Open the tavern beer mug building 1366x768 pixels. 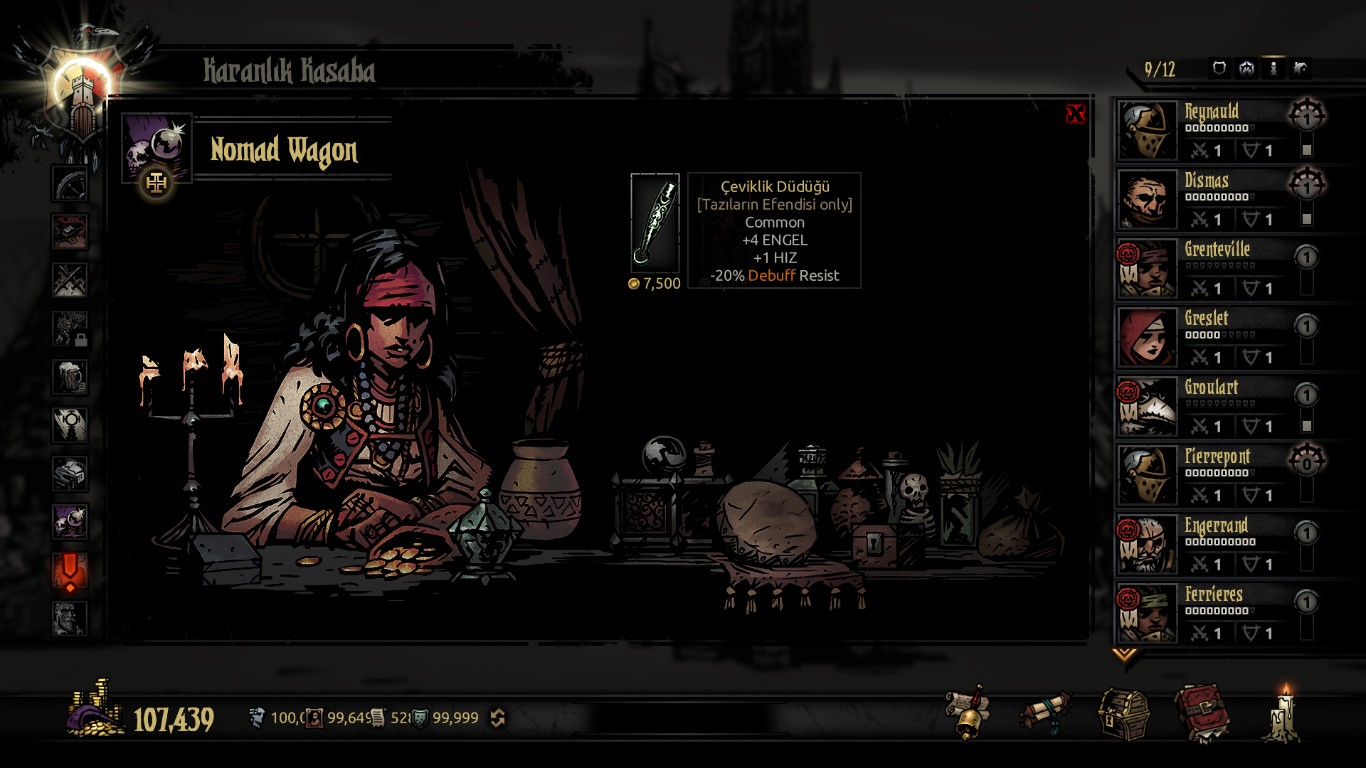click(70, 377)
